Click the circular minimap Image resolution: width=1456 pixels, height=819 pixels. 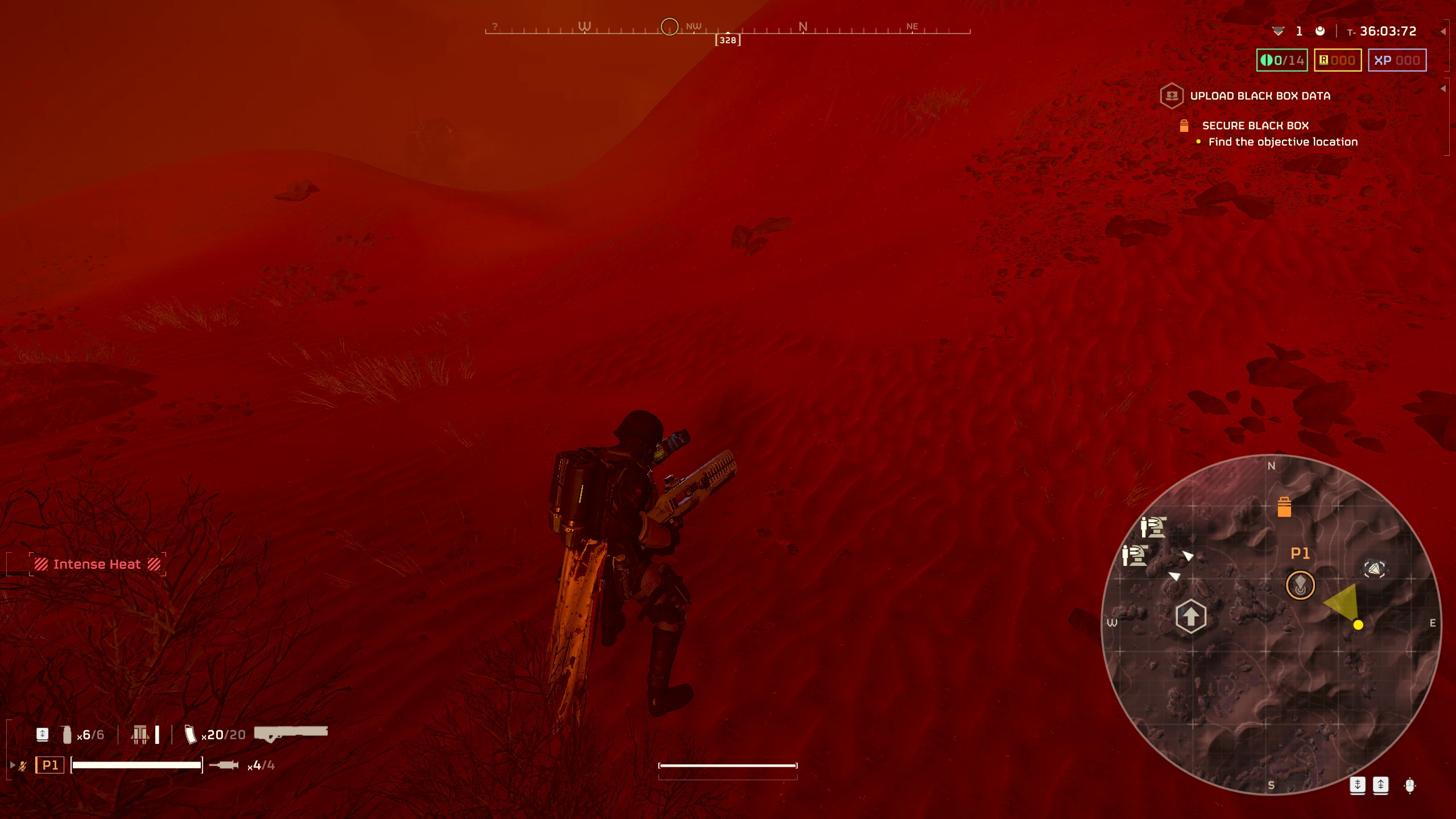coord(1271,624)
